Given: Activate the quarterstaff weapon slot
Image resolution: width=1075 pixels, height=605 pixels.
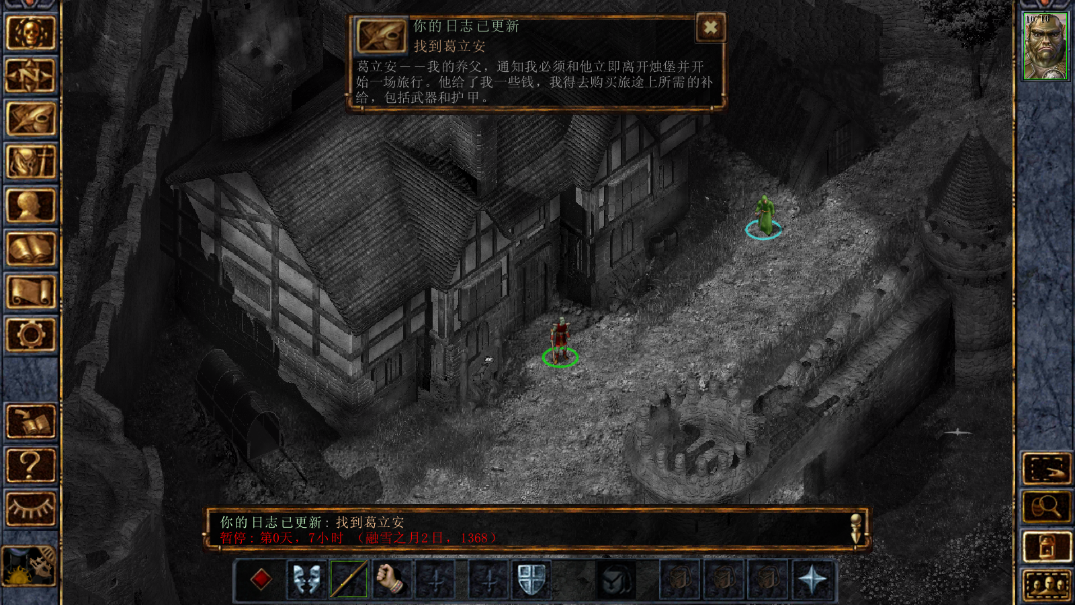Looking at the screenshot, I should coord(349,580).
